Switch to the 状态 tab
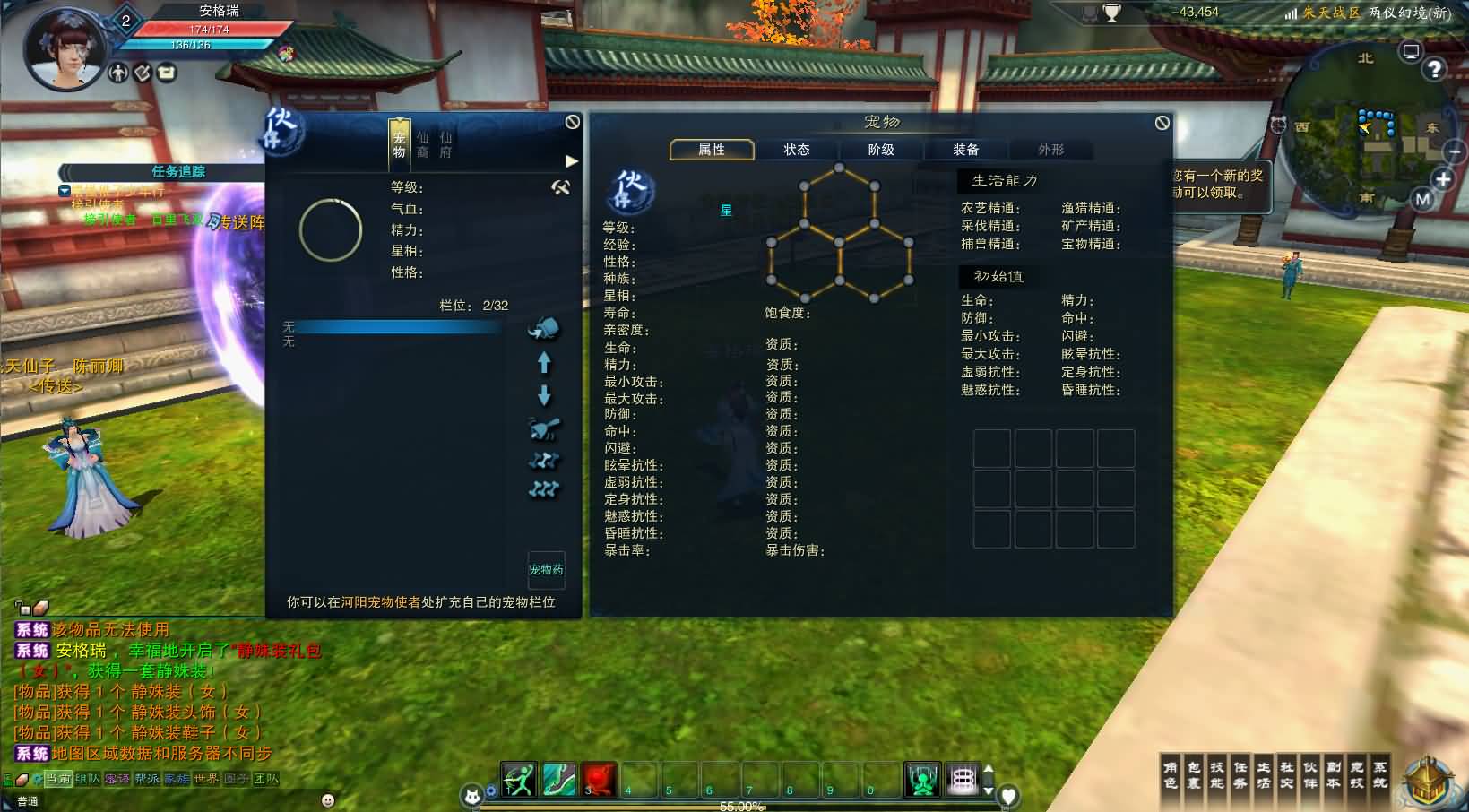The width and height of the screenshot is (1469, 812). coord(796,150)
